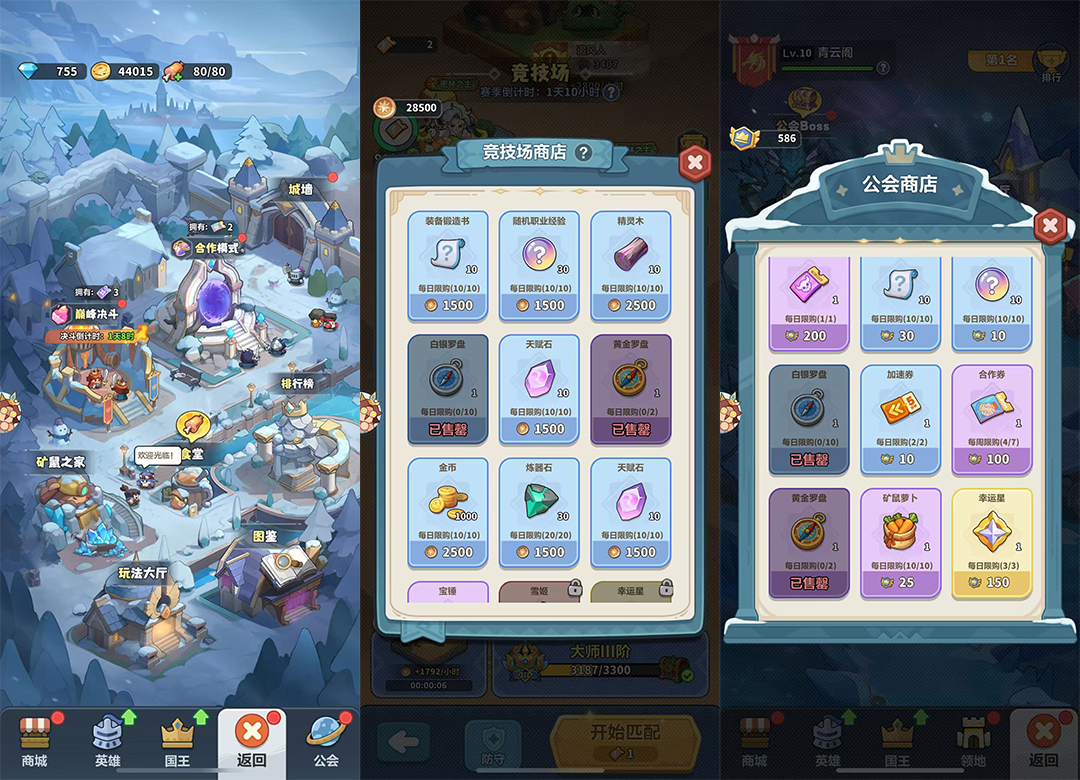The image size is (1080, 780).
Task: Purchase the 精灵木 wood item
Action: [631, 265]
